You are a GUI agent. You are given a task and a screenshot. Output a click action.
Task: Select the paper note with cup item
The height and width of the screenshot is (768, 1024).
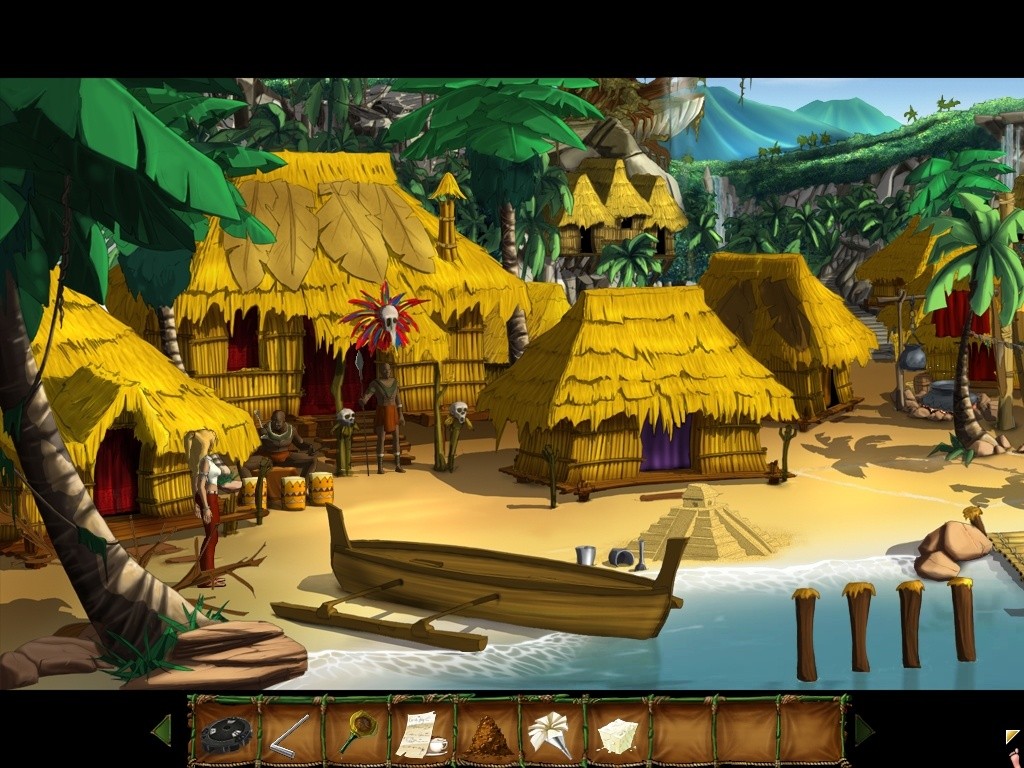(421, 735)
